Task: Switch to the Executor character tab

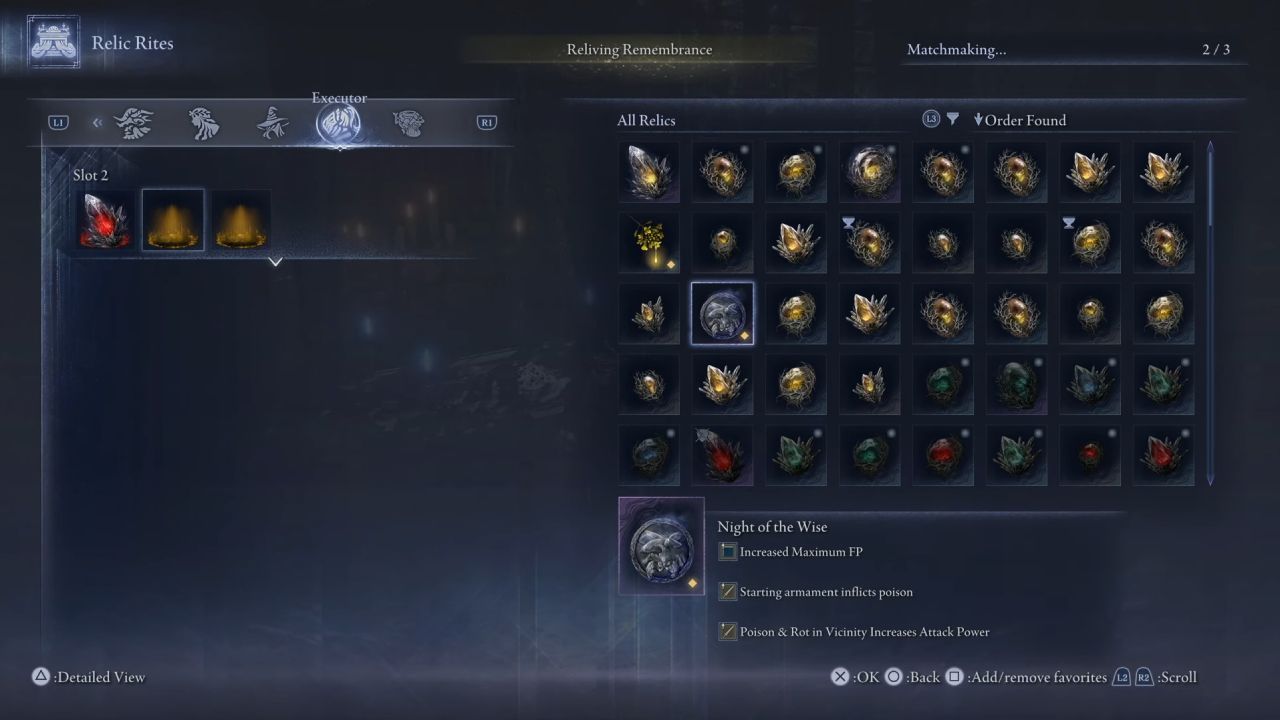Action: [x=339, y=123]
